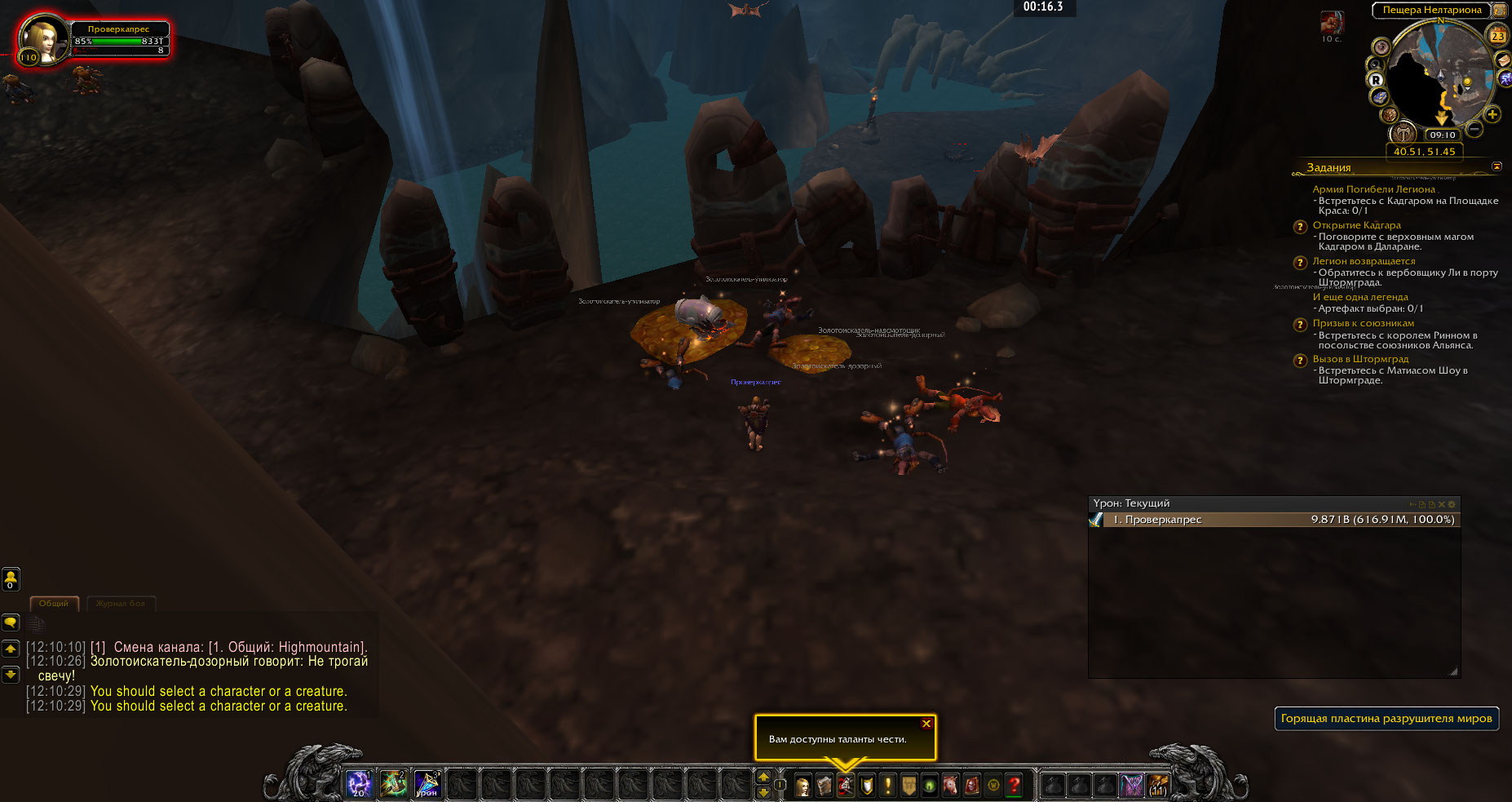Open the damage meter settings gear
Image resolution: width=1512 pixels, height=802 pixels.
[x=1452, y=504]
